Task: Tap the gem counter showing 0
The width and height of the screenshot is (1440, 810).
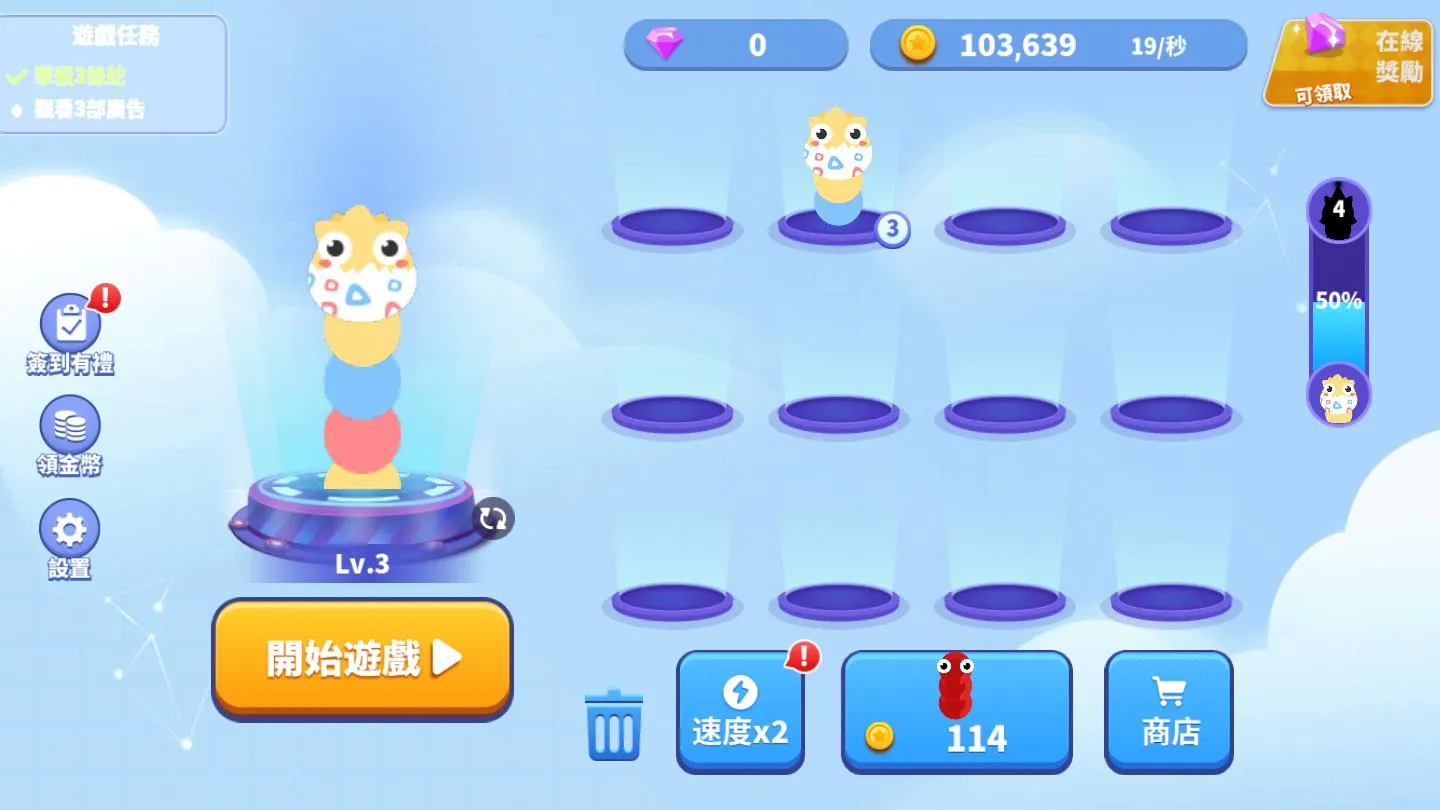Action: [735, 45]
